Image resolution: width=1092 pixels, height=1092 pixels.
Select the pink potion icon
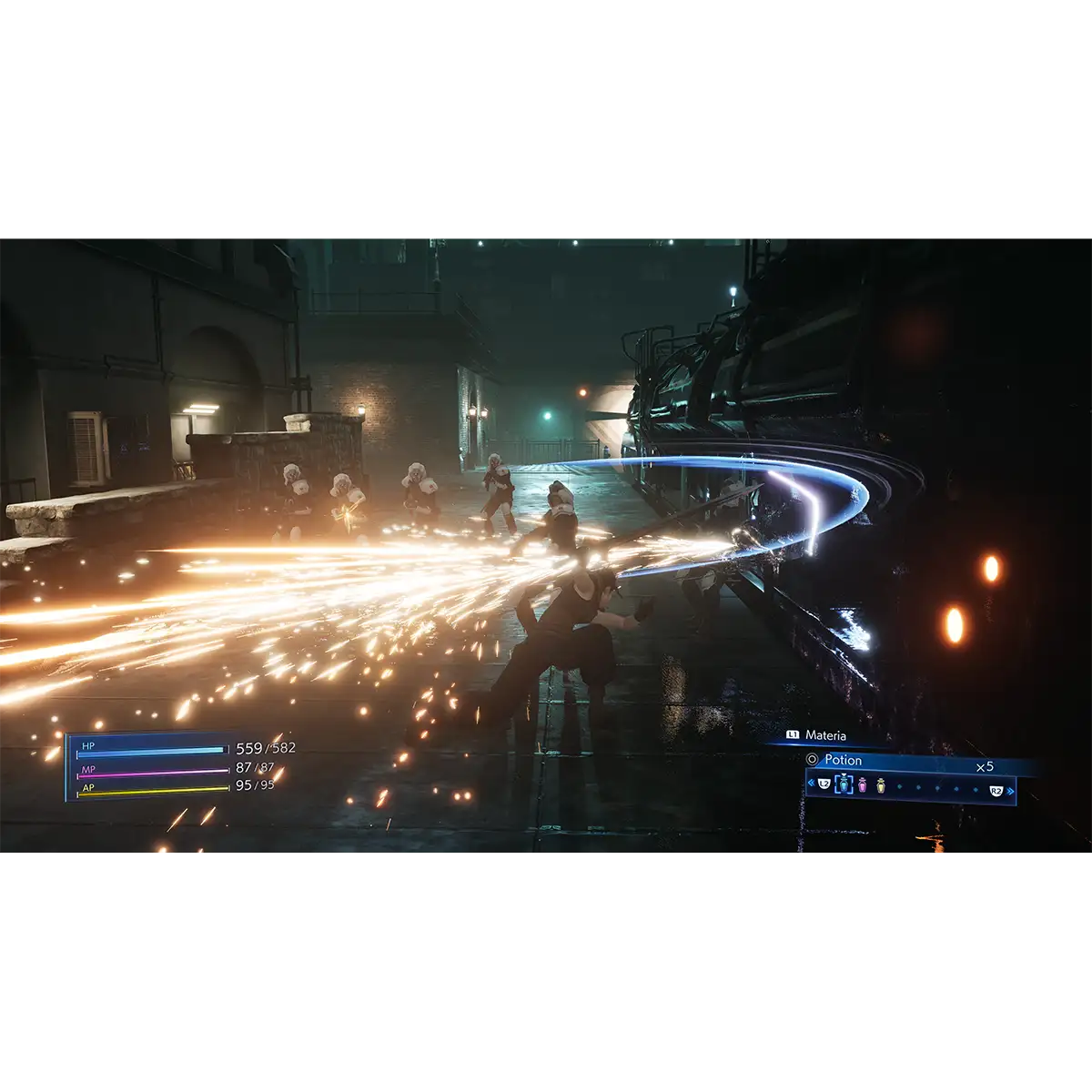(x=863, y=784)
